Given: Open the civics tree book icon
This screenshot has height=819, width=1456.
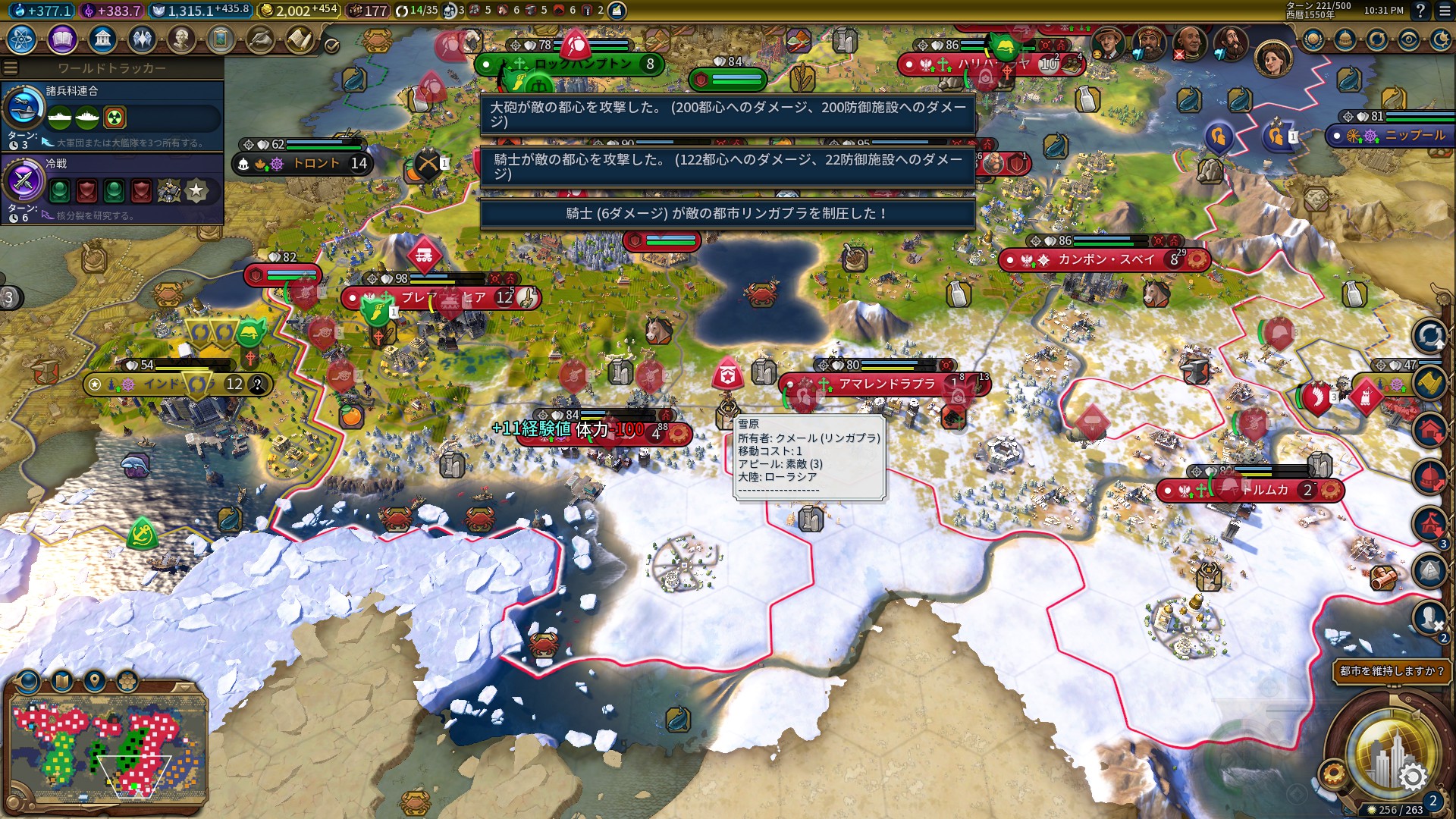Looking at the screenshot, I should pos(62,39).
